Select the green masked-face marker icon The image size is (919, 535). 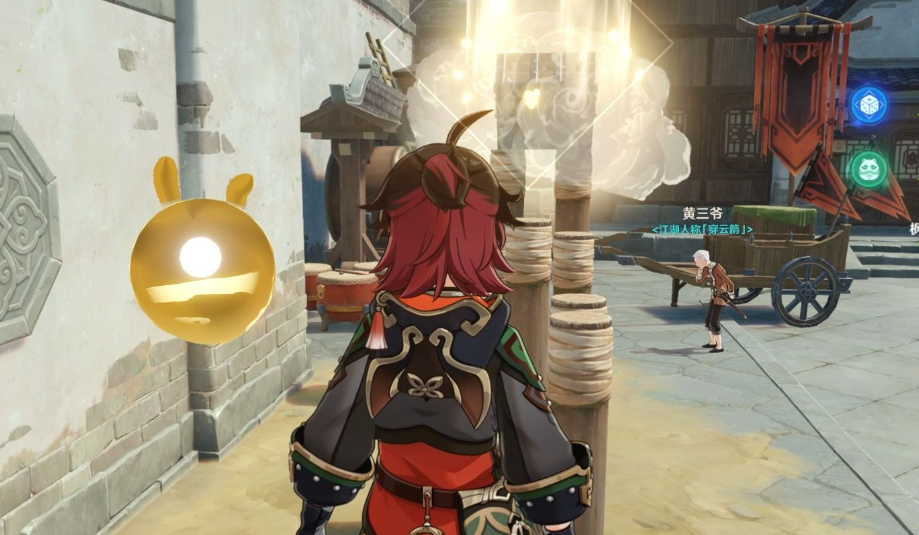[868, 168]
